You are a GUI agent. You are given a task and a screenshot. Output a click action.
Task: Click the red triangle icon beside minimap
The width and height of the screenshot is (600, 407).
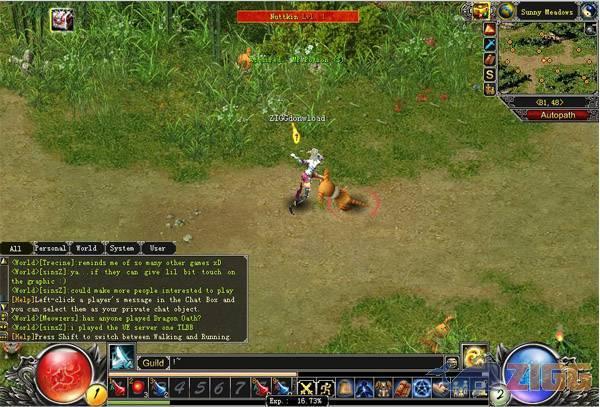tap(490, 29)
